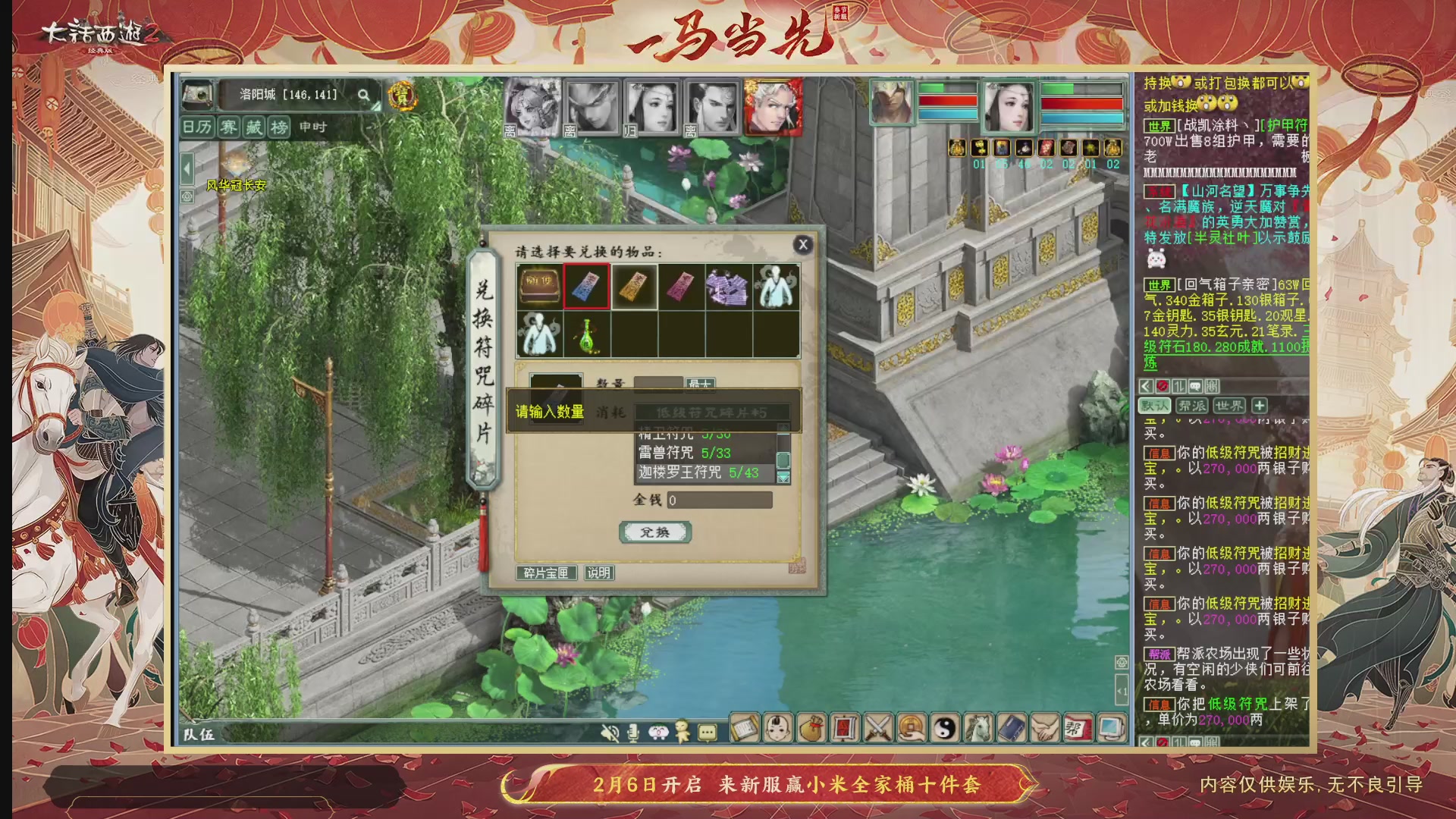The width and height of the screenshot is (1456, 819).
Task: Click the left arrow beside the chat tabs
Action: [x=1147, y=386]
